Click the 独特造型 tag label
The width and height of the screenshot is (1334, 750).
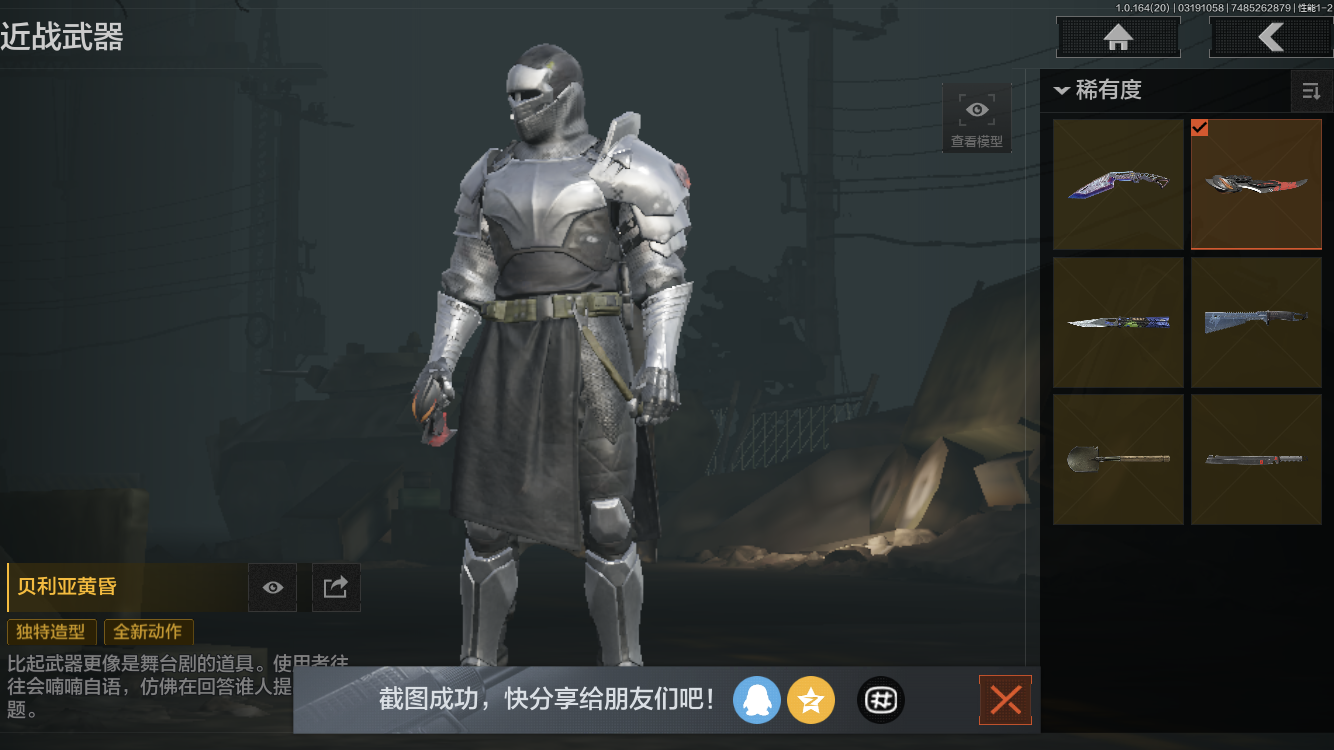click(x=51, y=632)
